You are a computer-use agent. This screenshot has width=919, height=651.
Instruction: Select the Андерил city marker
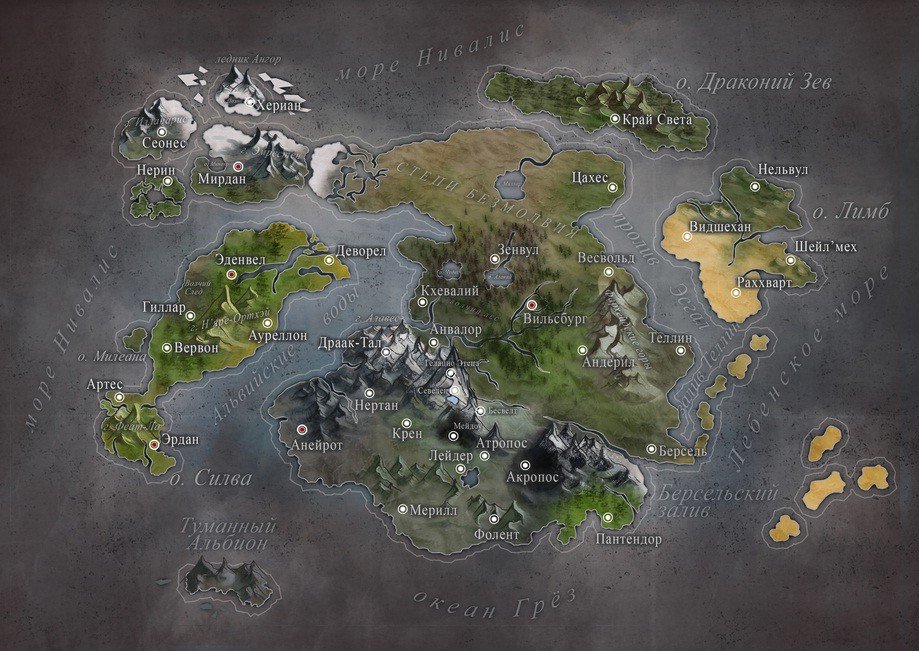click(x=582, y=350)
